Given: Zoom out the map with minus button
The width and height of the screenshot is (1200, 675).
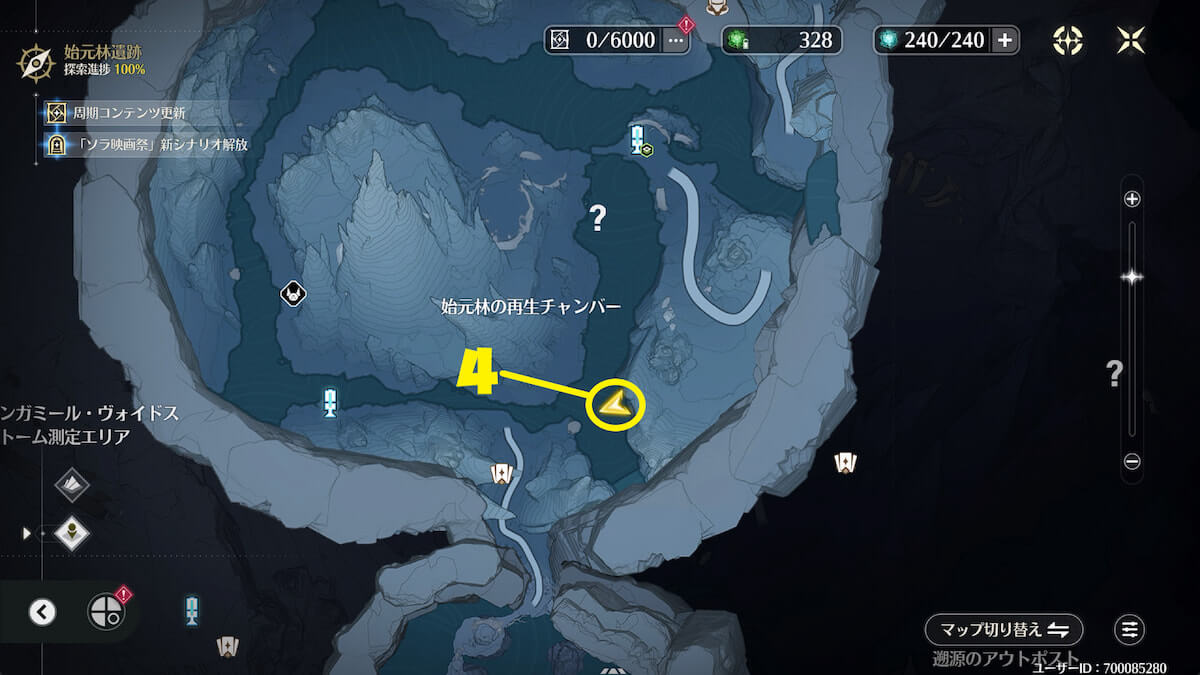Looking at the screenshot, I should pyautogui.click(x=1132, y=462).
